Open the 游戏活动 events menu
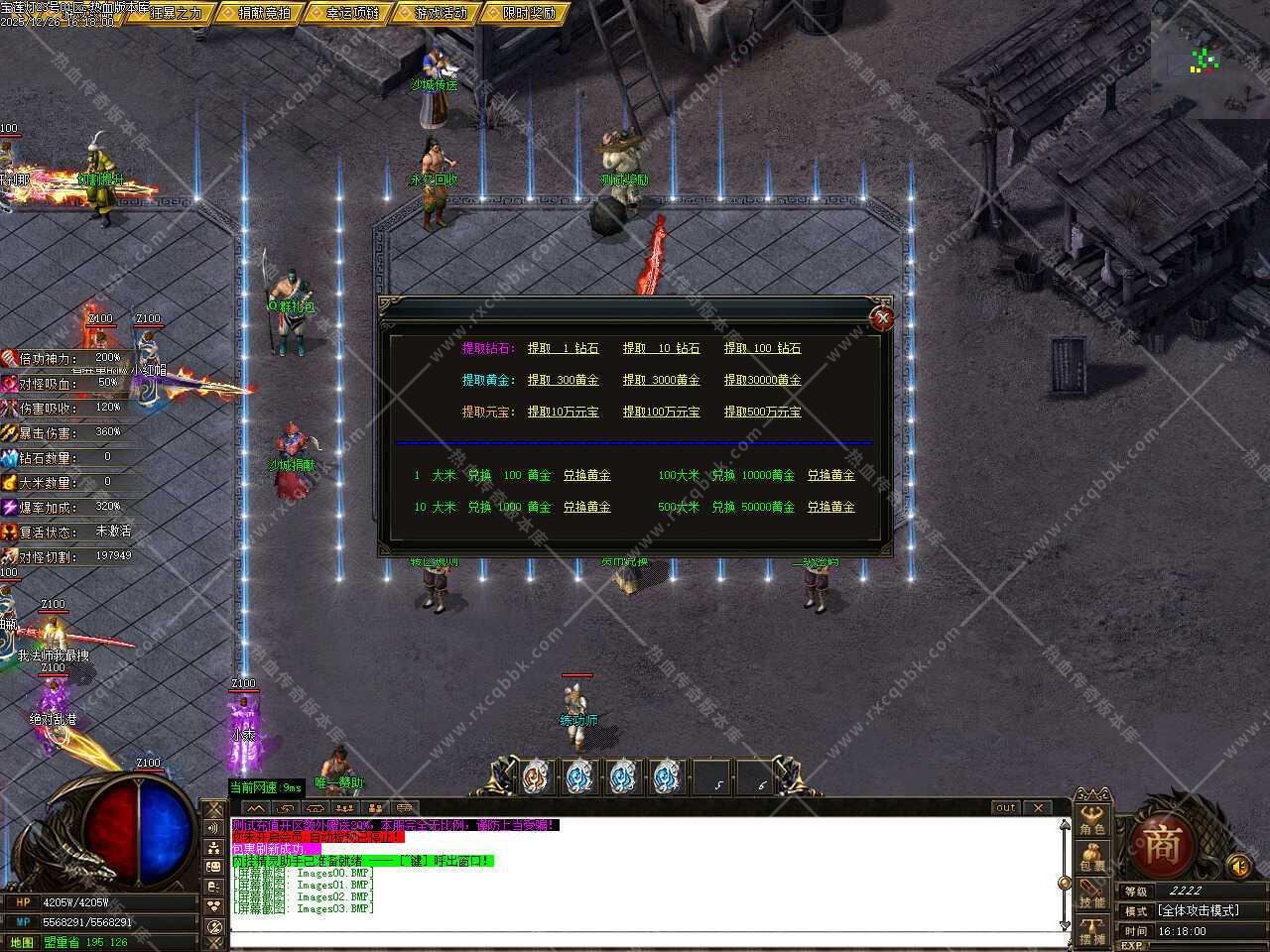The height and width of the screenshot is (952, 1270). point(435,13)
